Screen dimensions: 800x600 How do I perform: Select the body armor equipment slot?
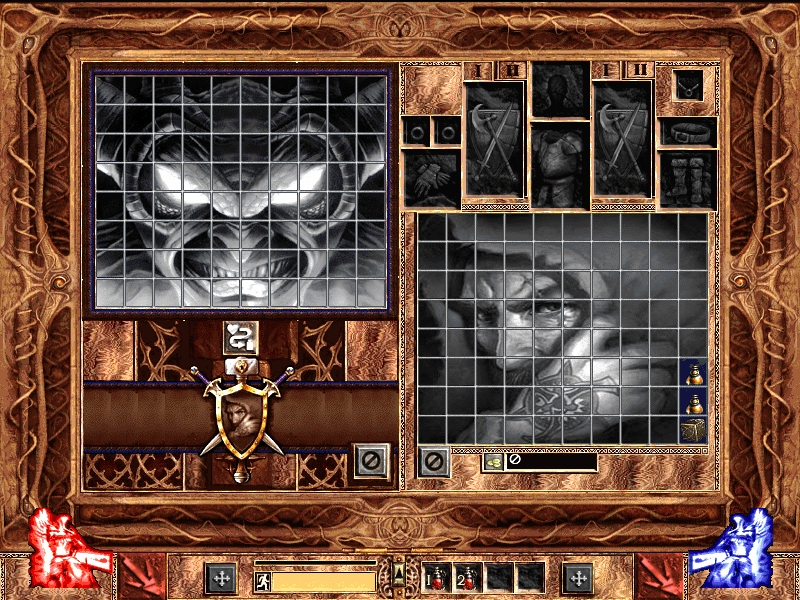coord(559,163)
